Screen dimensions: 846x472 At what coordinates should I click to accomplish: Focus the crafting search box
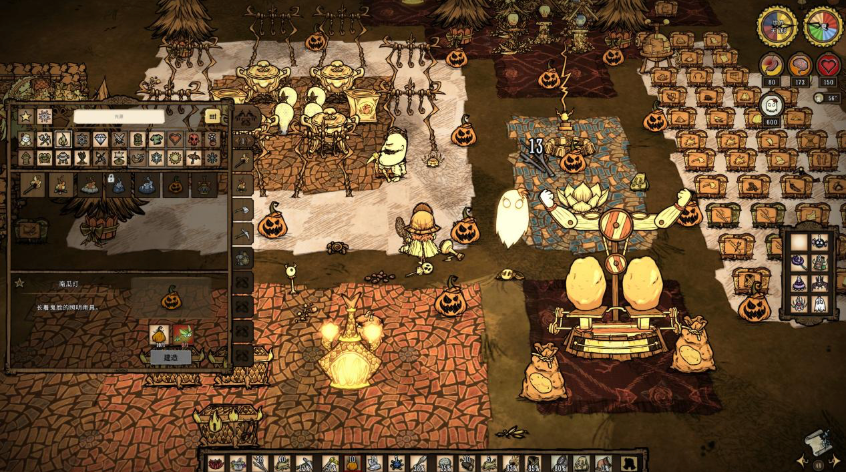[x=119, y=116]
